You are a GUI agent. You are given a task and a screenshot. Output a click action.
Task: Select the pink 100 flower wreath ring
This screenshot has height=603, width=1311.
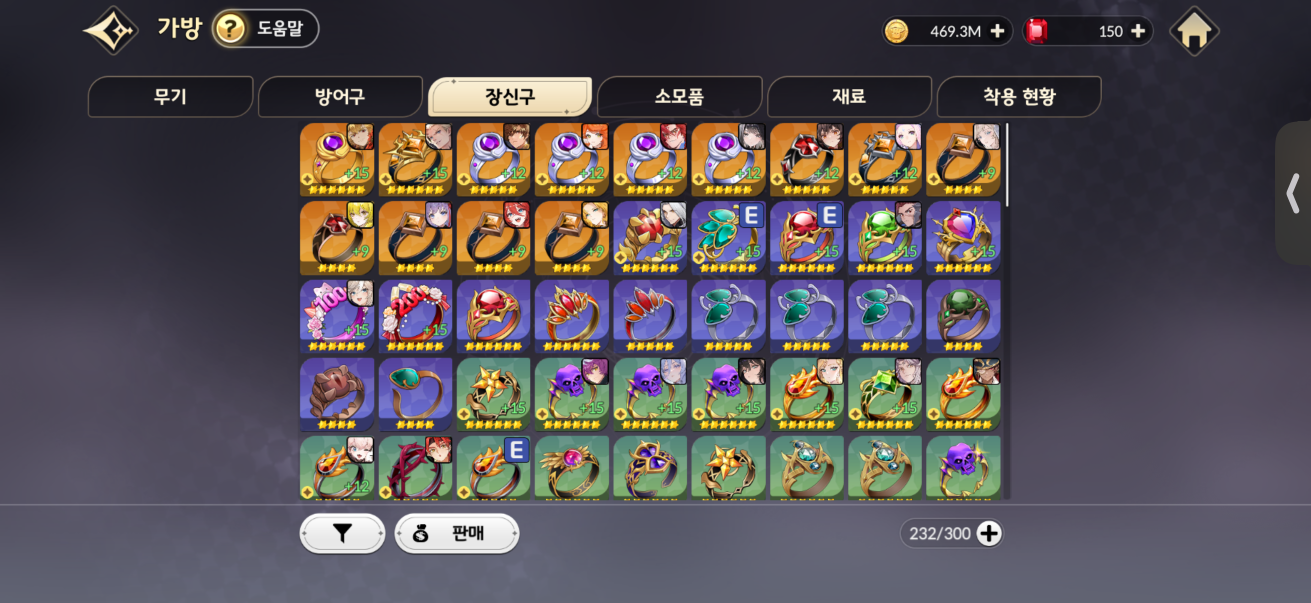point(337,316)
